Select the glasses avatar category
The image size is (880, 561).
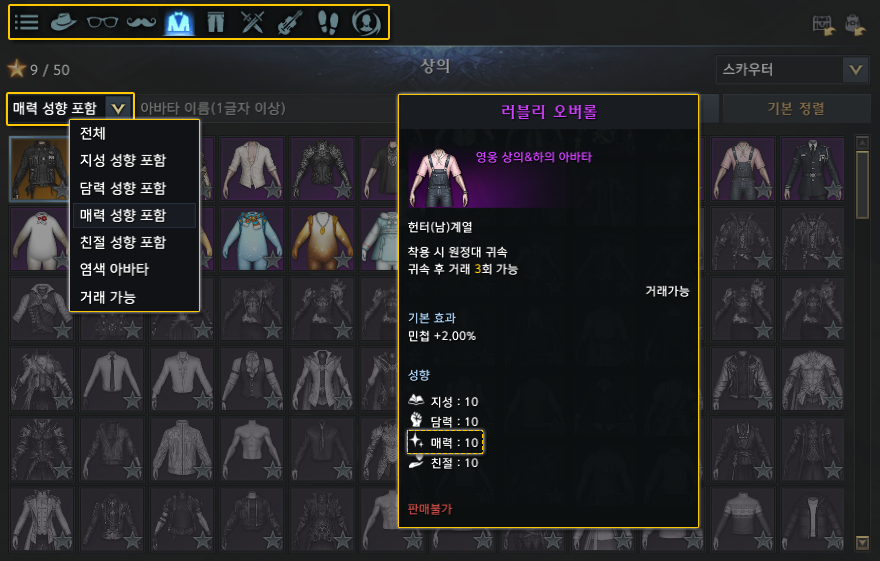pyautogui.click(x=103, y=22)
